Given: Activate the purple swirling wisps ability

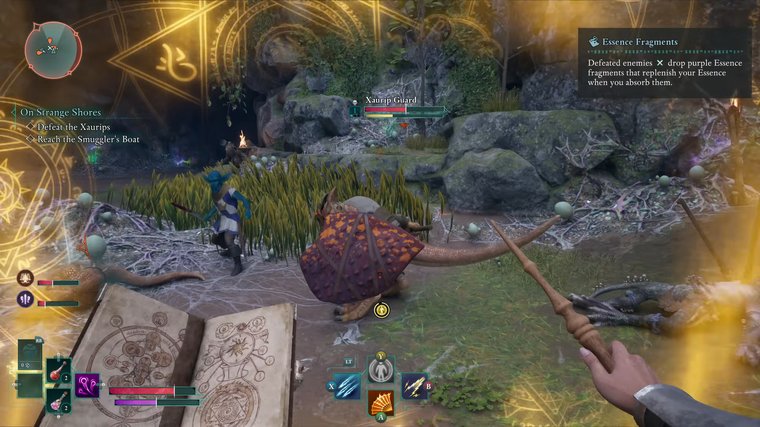Looking at the screenshot, I should pos(88,385).
